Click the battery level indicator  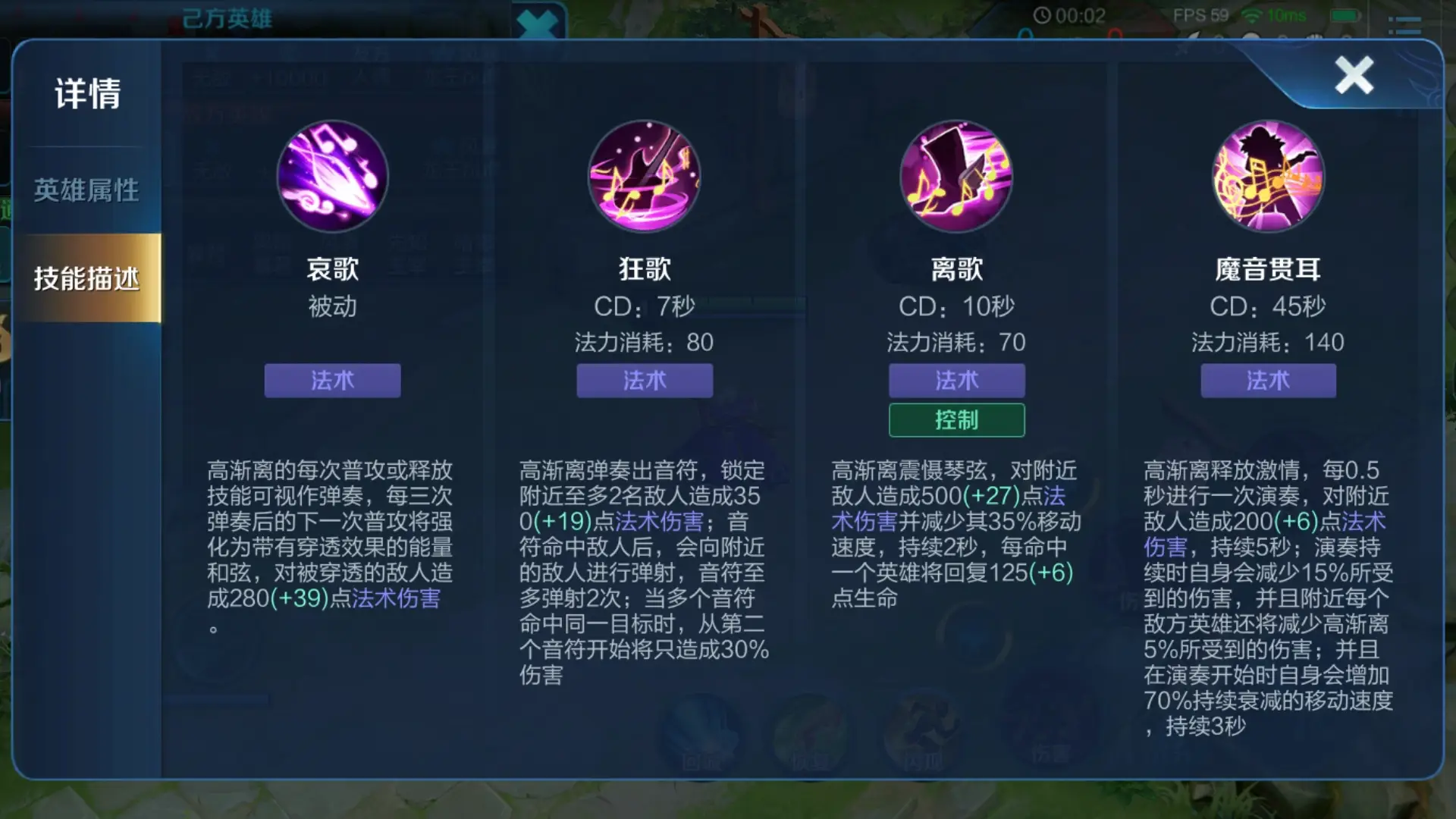[x=1345, y=14]
